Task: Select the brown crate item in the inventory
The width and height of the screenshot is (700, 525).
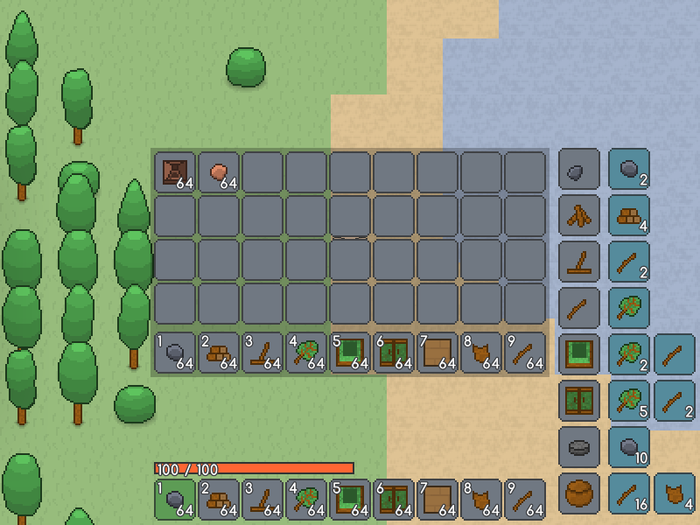Action: (175, 172)
